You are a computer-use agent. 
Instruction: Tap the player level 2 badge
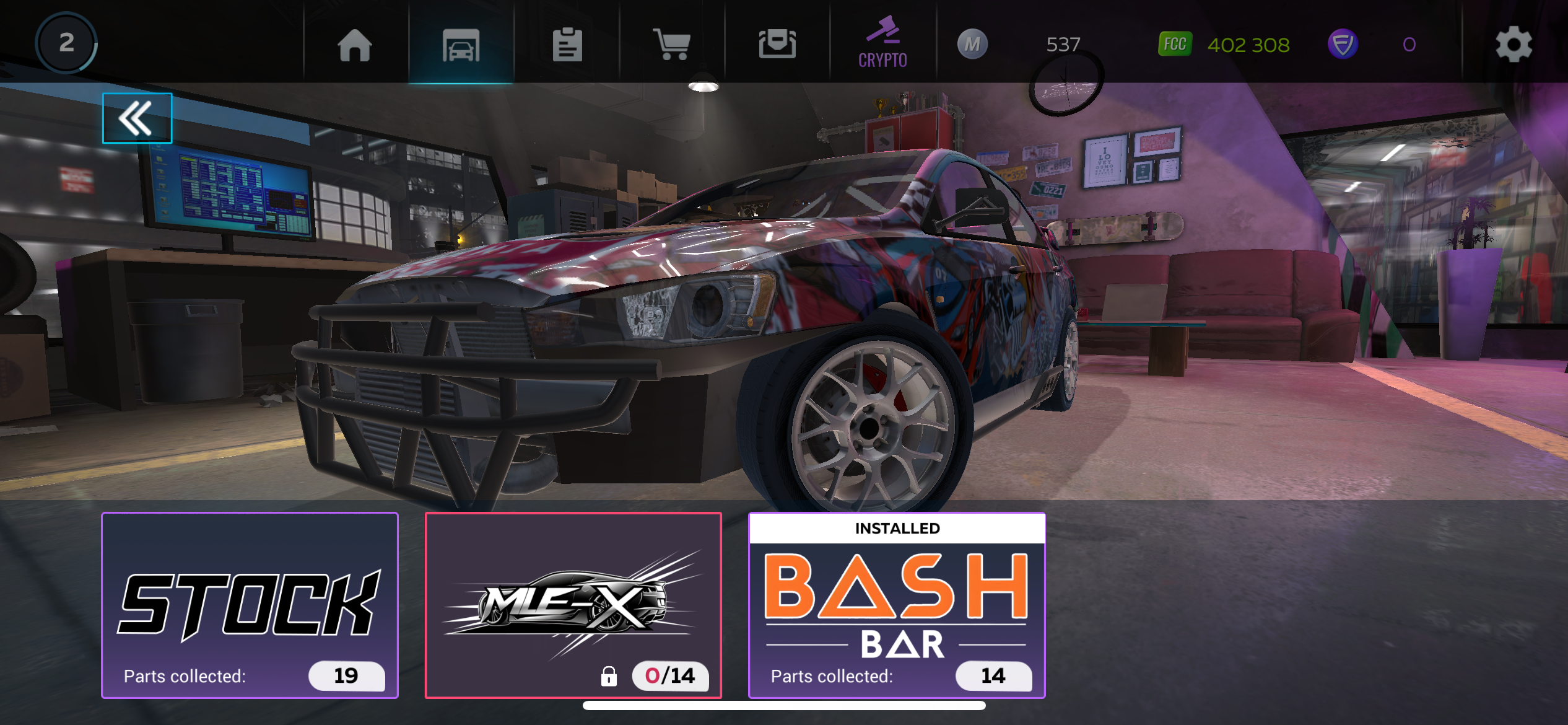(x=66, y=43)
